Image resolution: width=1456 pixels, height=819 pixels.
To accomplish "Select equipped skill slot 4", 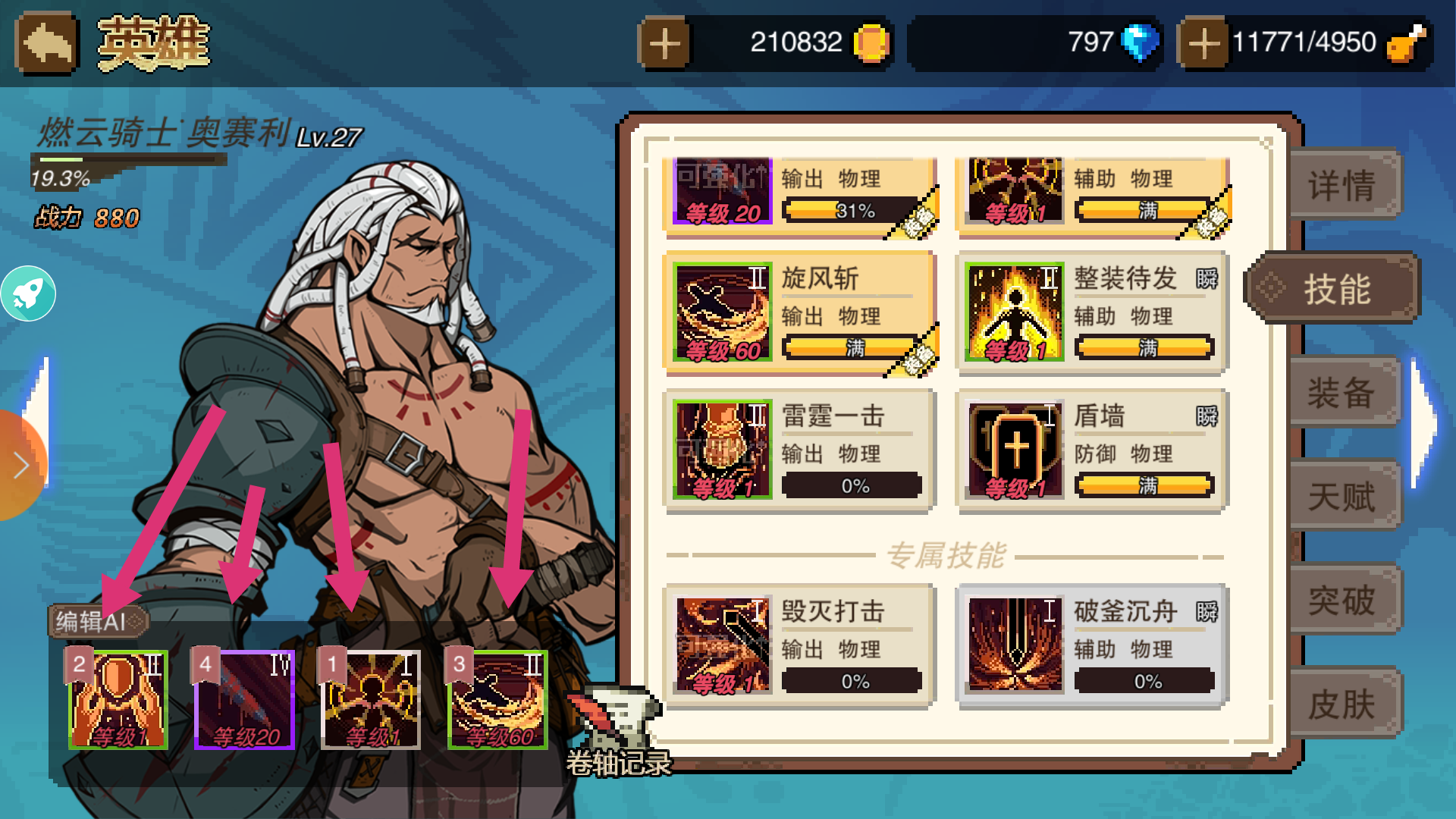I will tap(243, 696).
